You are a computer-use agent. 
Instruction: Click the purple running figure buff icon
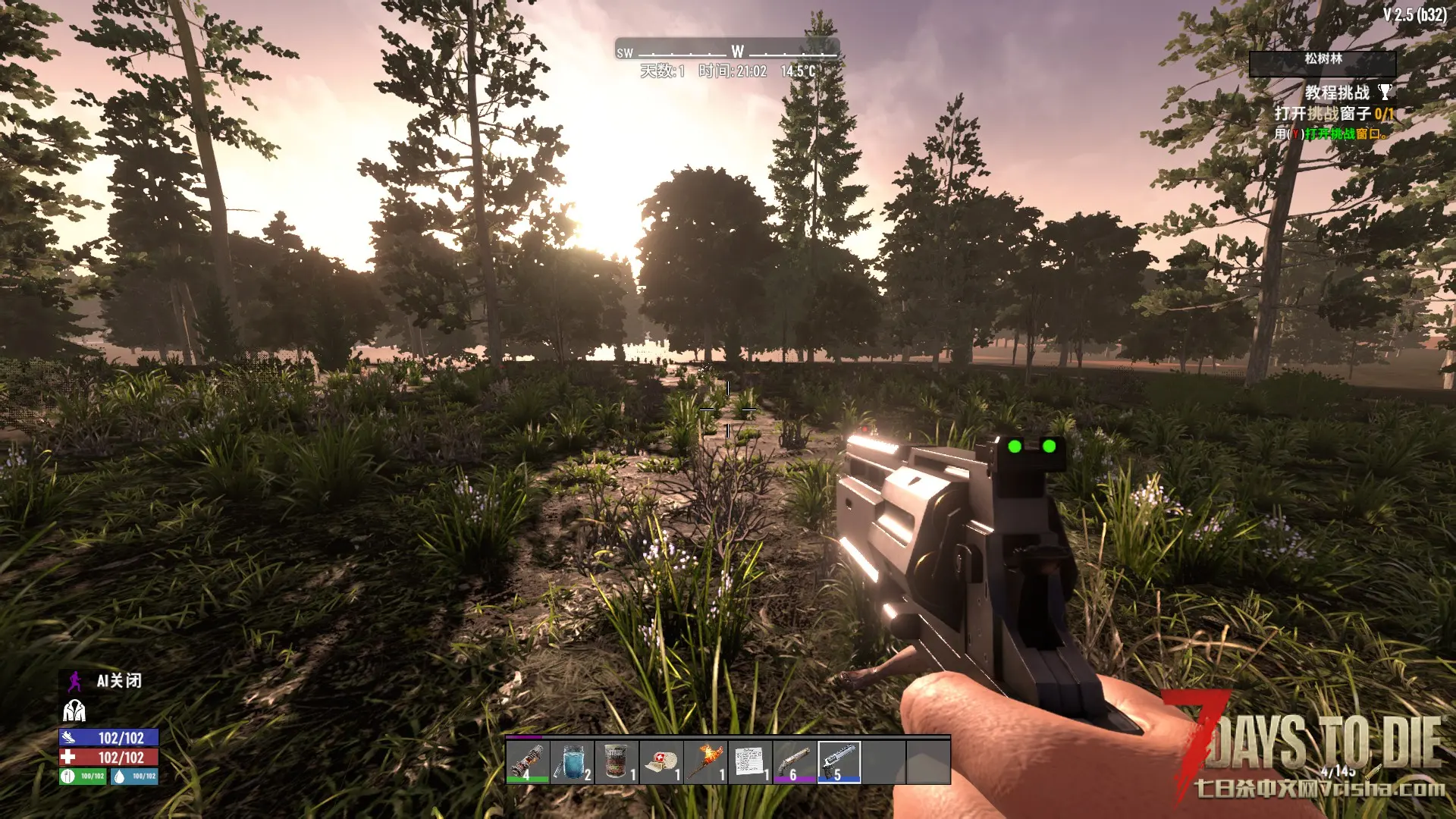point(74,681)
